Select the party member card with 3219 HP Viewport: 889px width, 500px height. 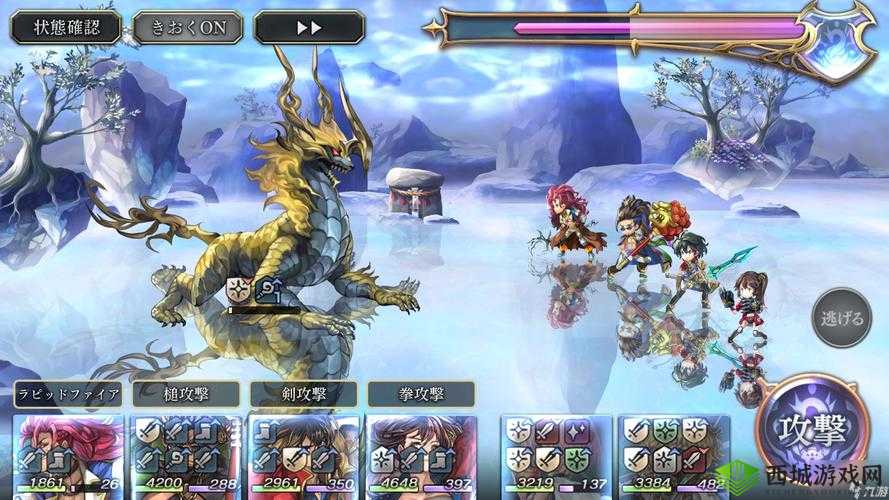555,455
